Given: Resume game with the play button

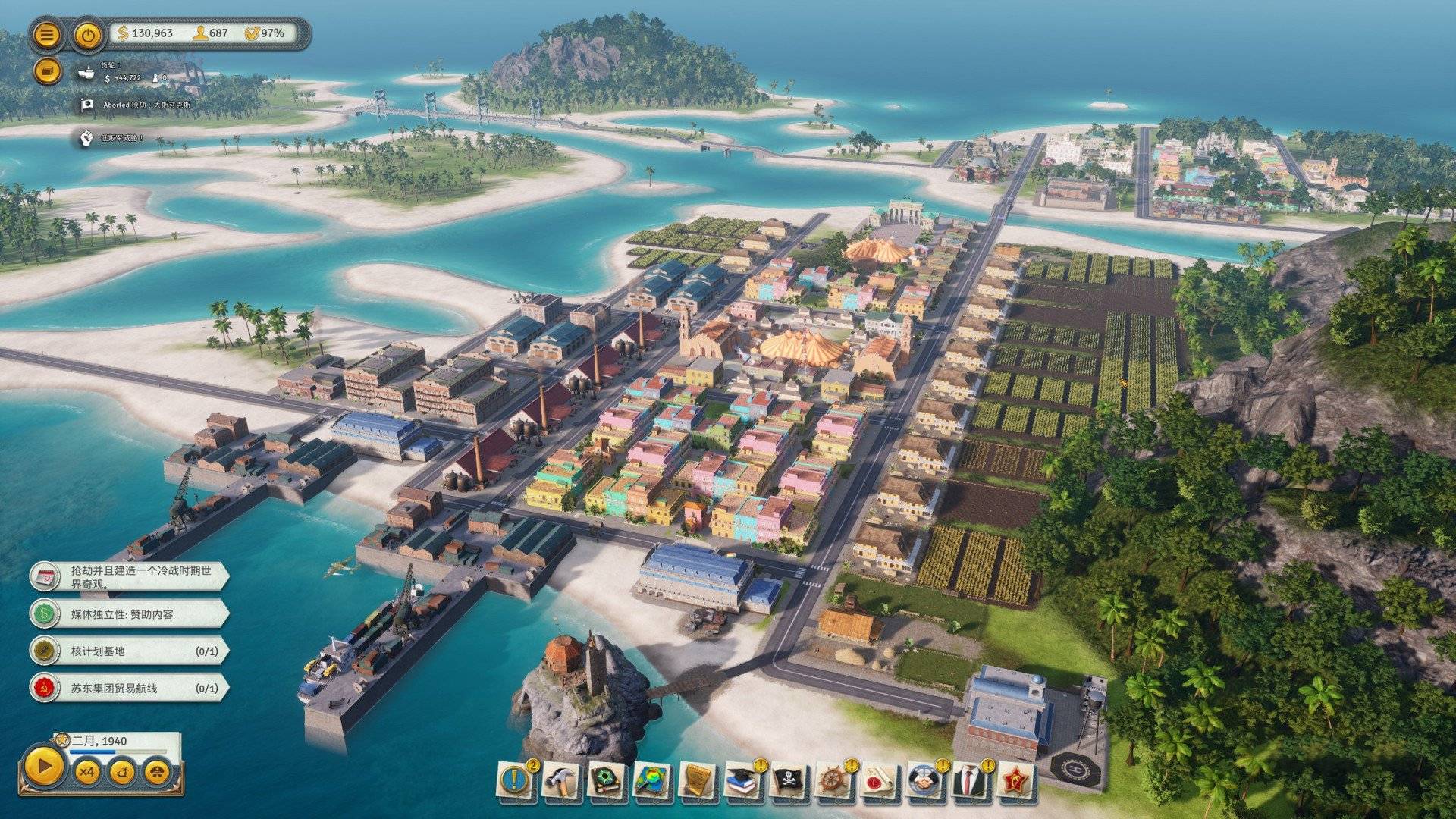Looking at the screenshot, I should click(x=44, y=767).
